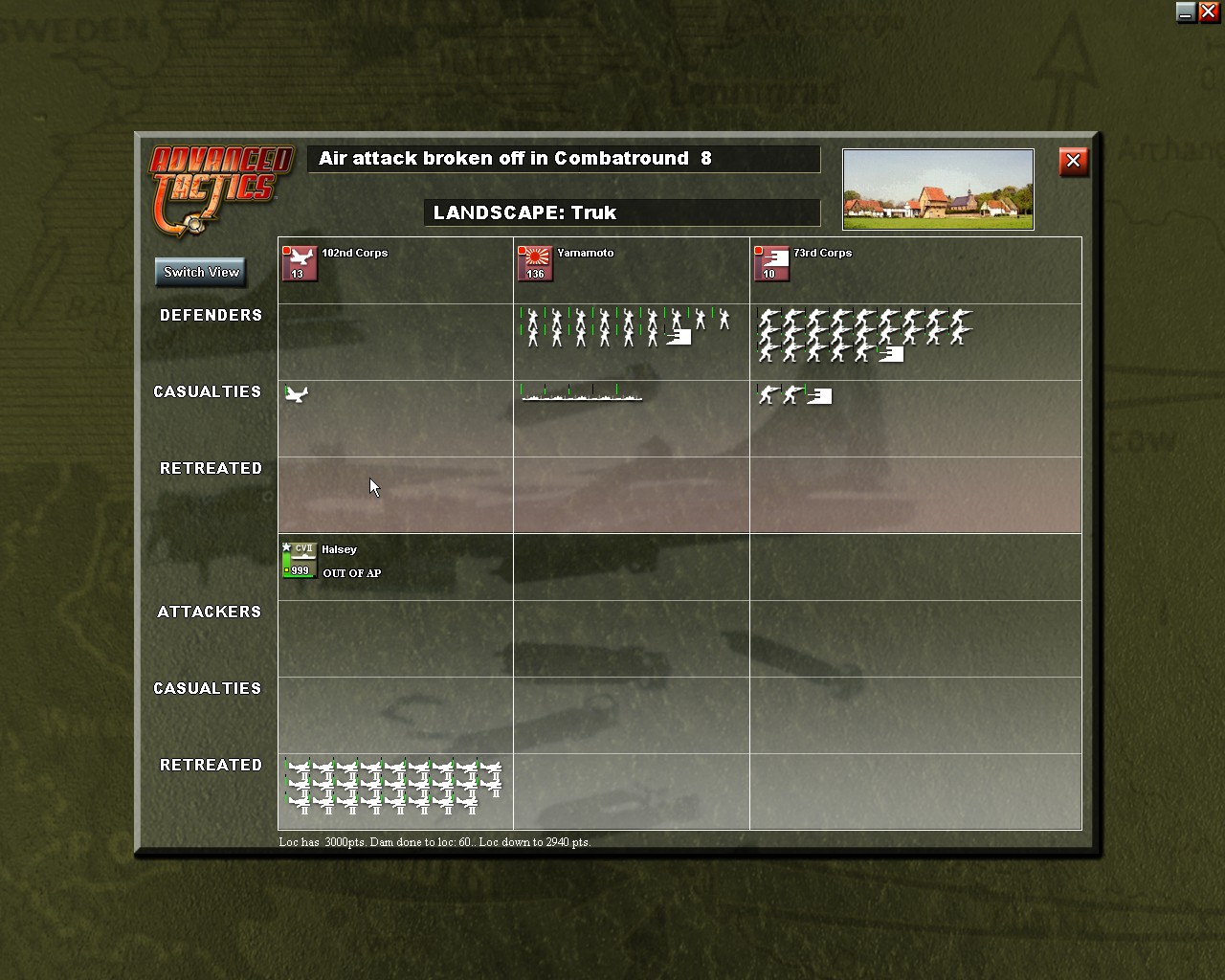This screenshot has height=980, width=1225.
Task: Select the Yamamoto rising sun unit counter
Action: tap(535, 262)
